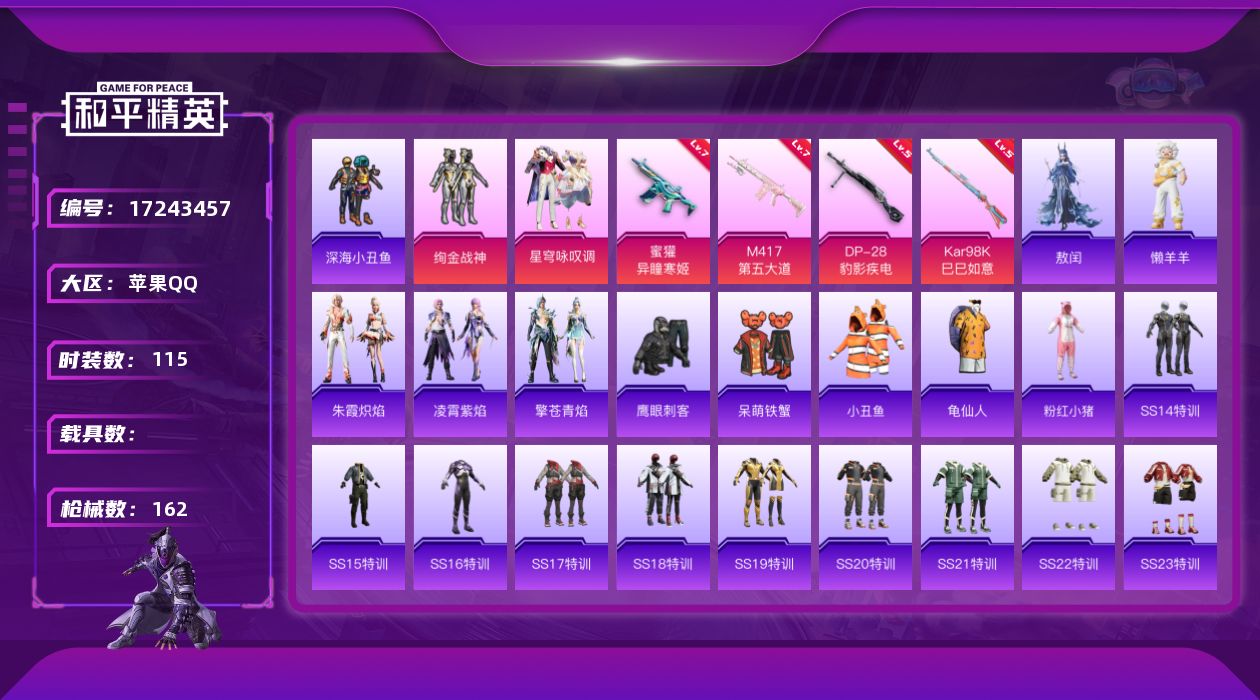The width and height of the screenshot is (1260, 700).
Task: Choose the 懒羊羊 costume card
Action: [1170, 211]
